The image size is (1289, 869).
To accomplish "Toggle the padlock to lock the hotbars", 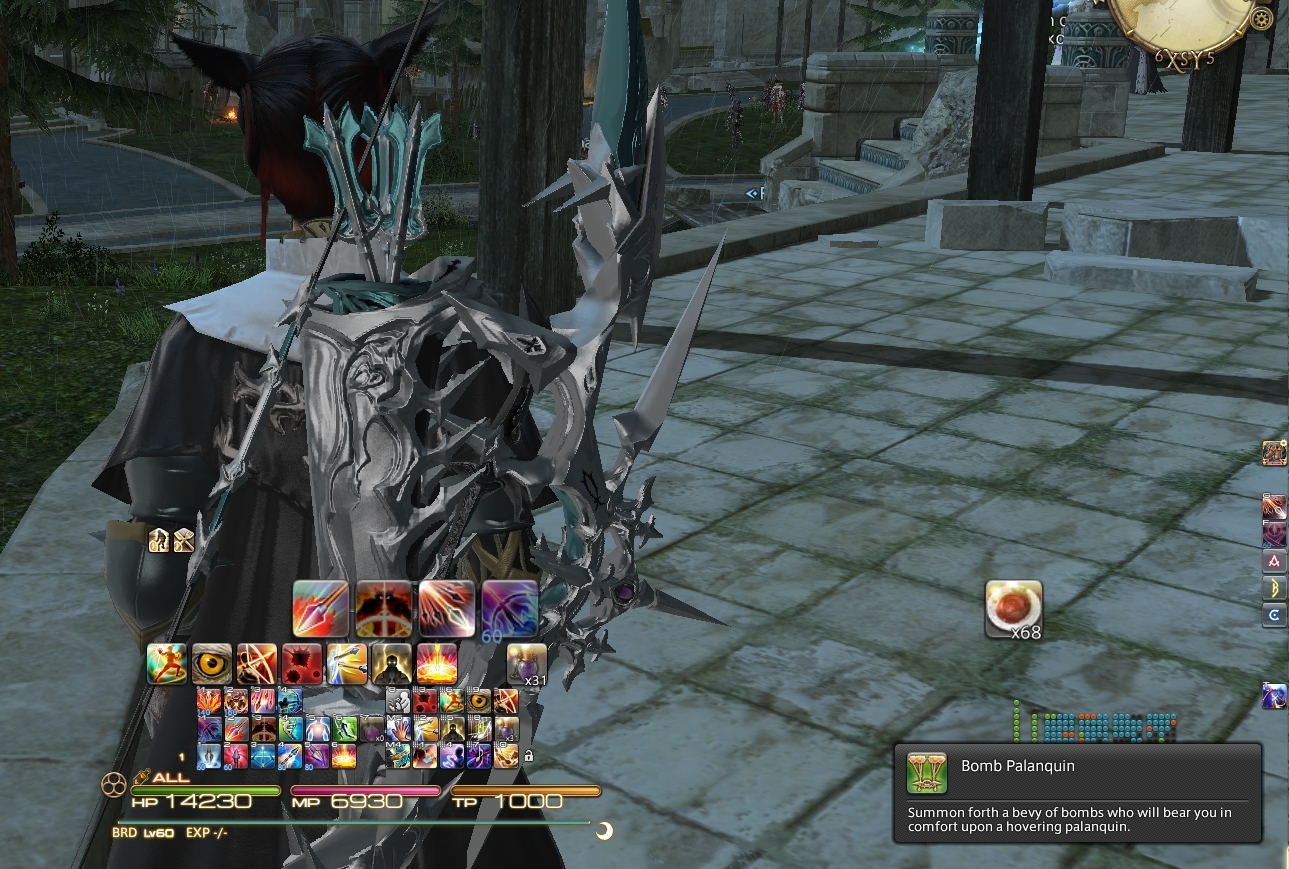I will 527,757.
